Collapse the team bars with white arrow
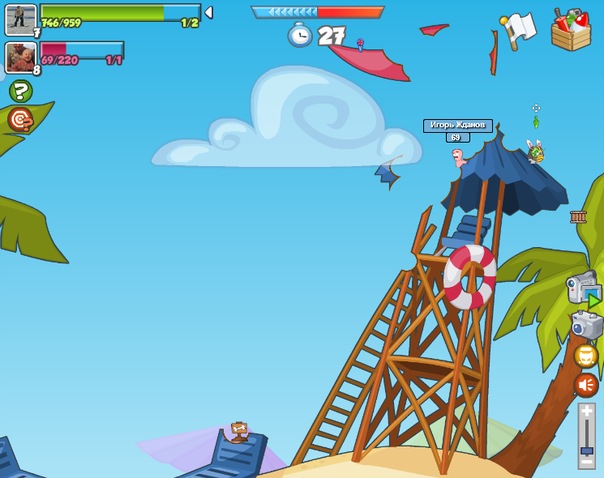The height and width of the screenshot is (478, 604). pyautogui.click(x=208, y=13)
